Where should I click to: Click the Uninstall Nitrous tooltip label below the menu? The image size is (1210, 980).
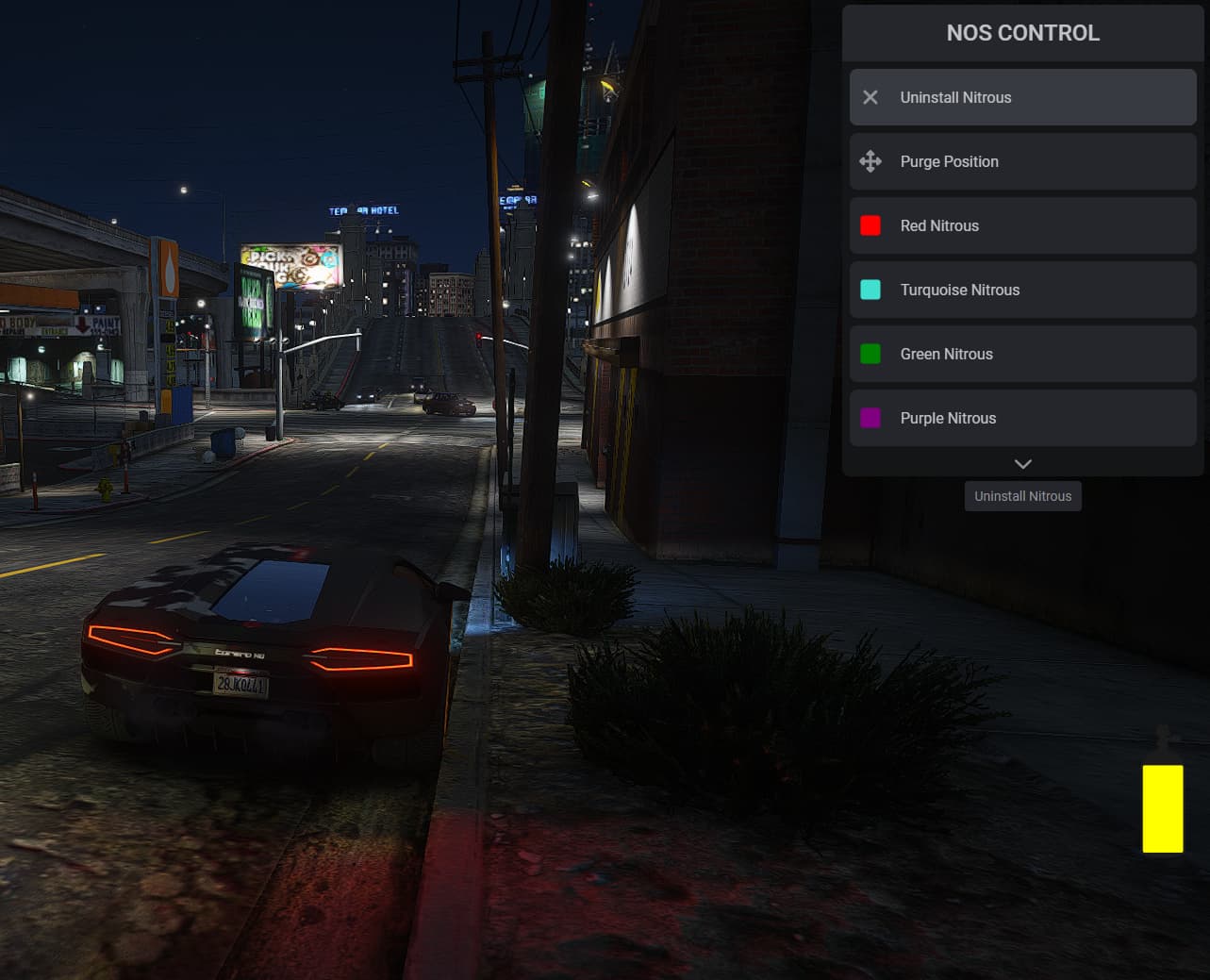(x=1022, y=495)
